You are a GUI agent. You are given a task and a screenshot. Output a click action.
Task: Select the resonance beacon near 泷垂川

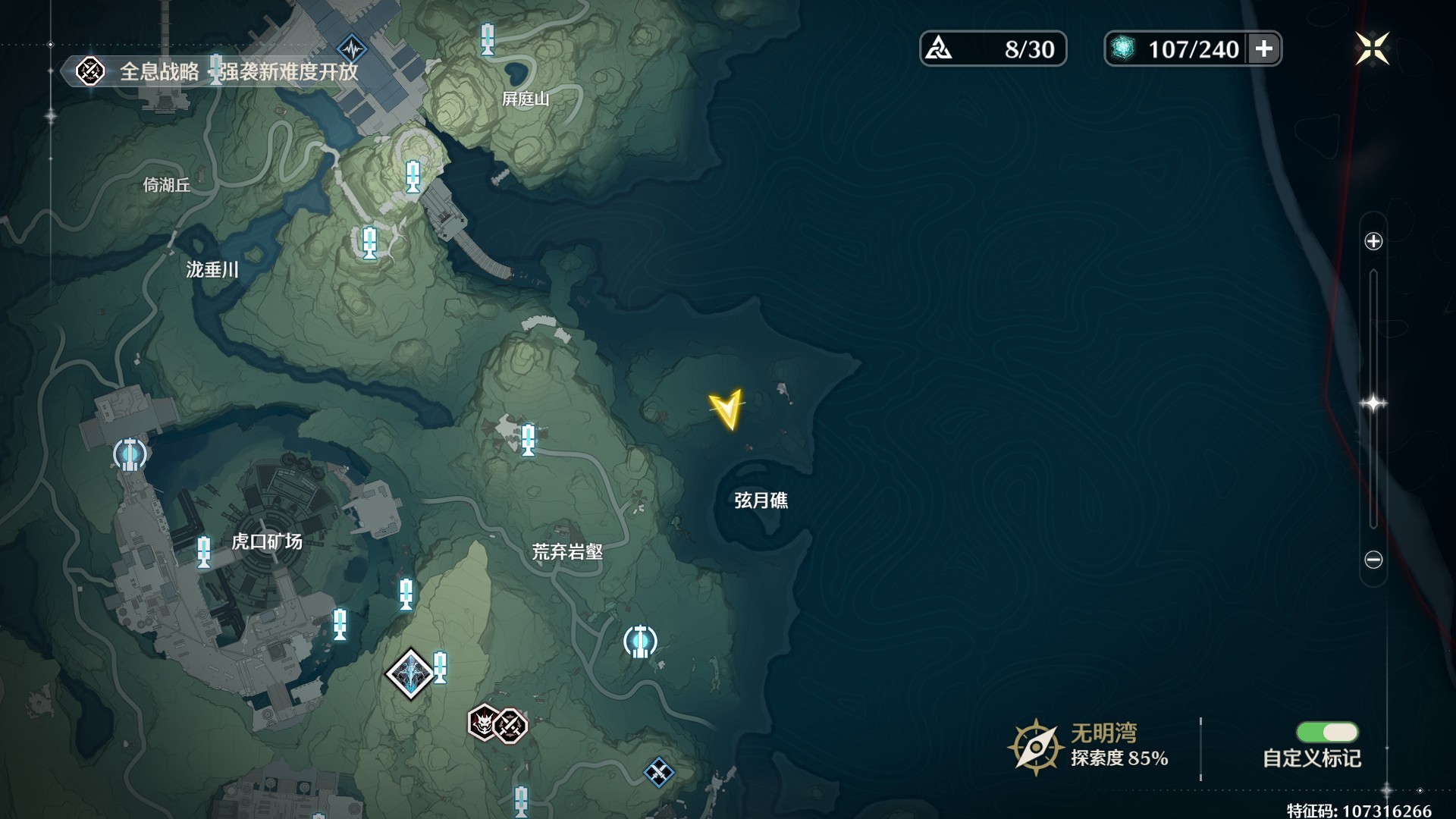pyautogui.click(x=369, y=243)
